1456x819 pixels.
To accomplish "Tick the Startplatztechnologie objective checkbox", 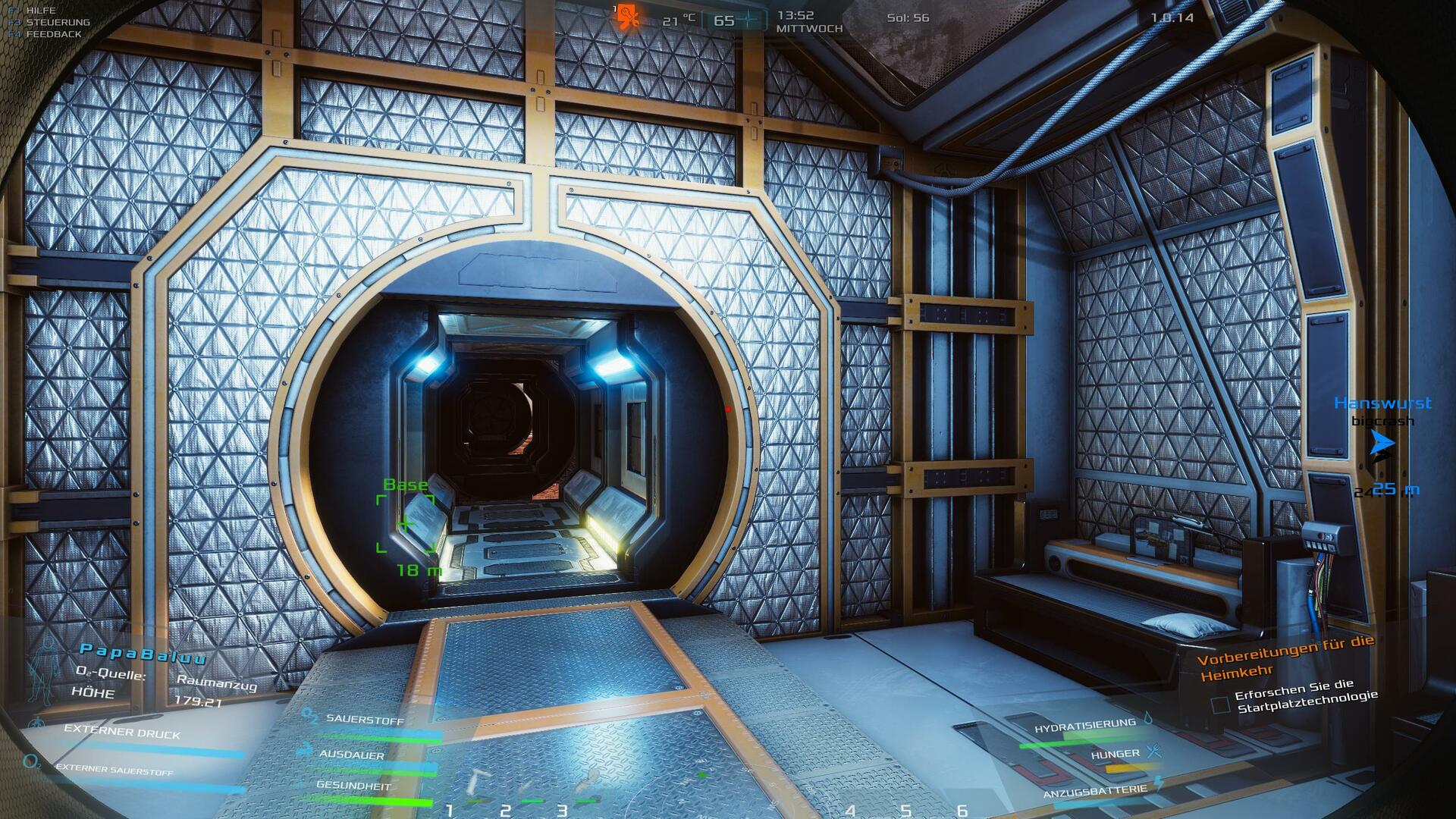I will (1220, 705).
